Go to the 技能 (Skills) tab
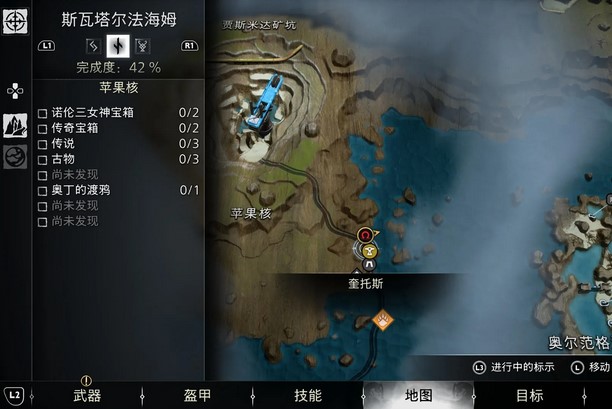 (308, 395)
